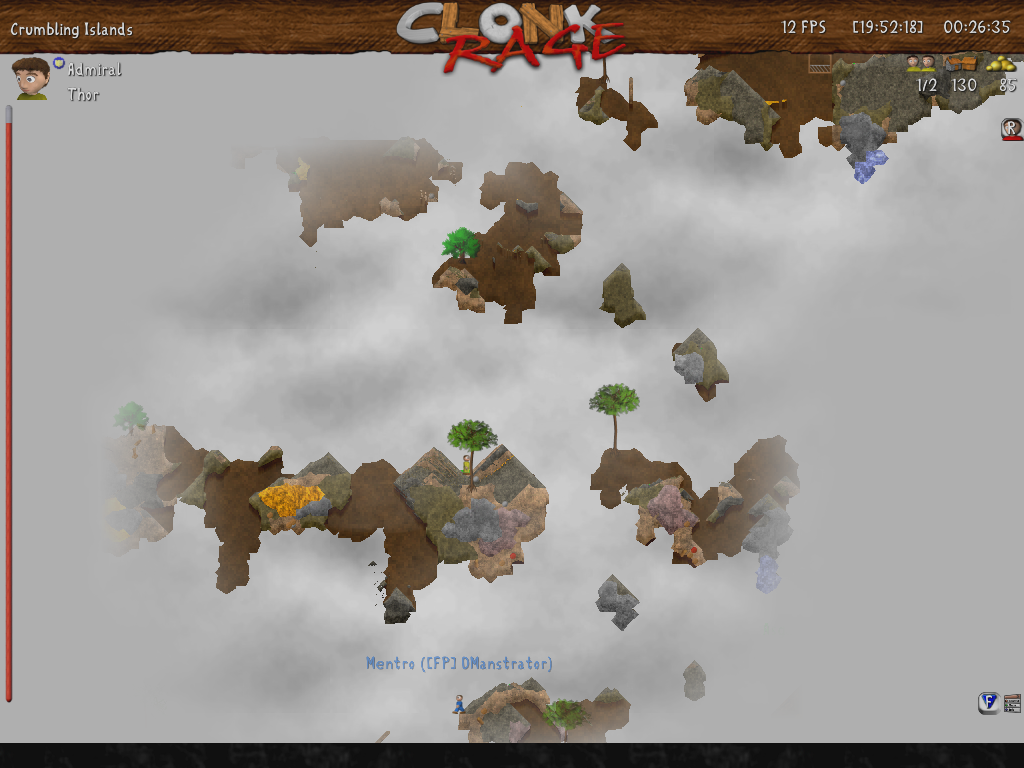1024x768 pixels.
Task: Open the small list panel icon
Action: pos(1012,703)
